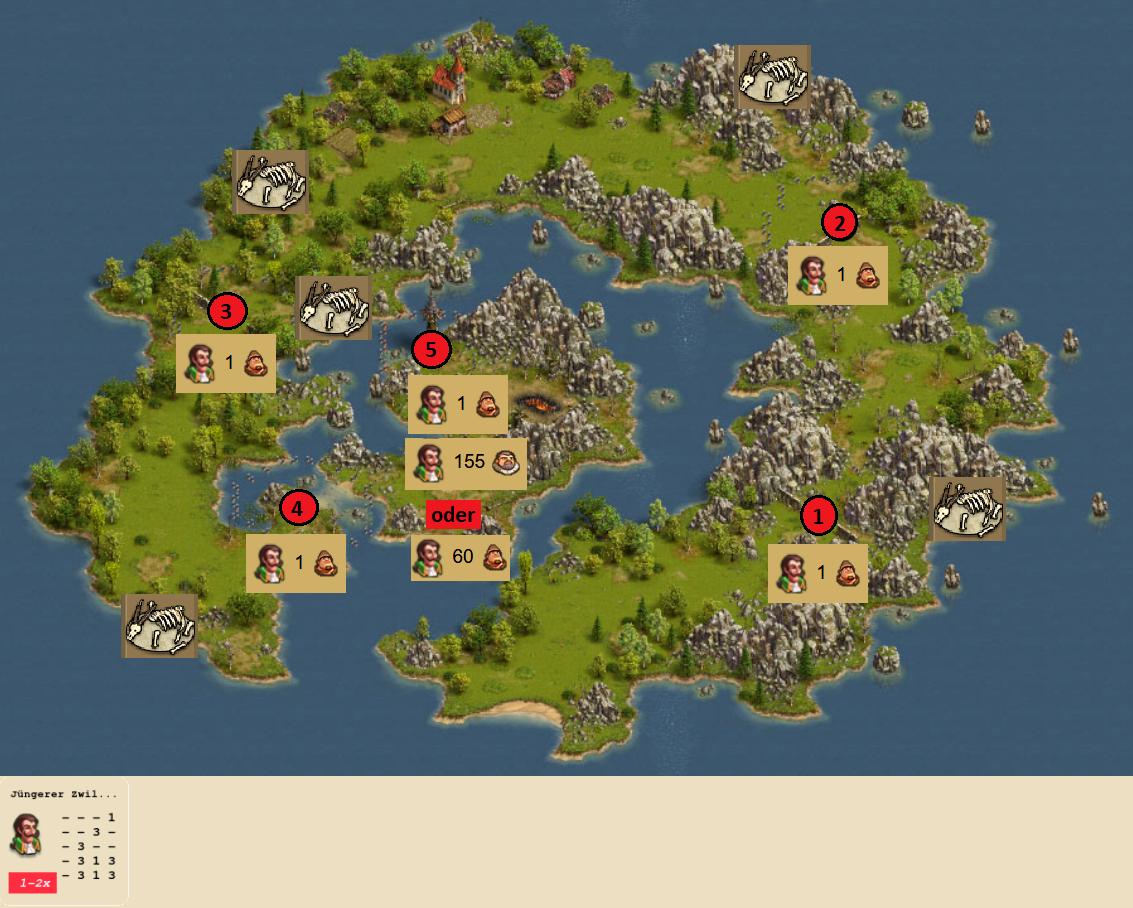Click the red 1-2x badge

[x=33, y=883]
